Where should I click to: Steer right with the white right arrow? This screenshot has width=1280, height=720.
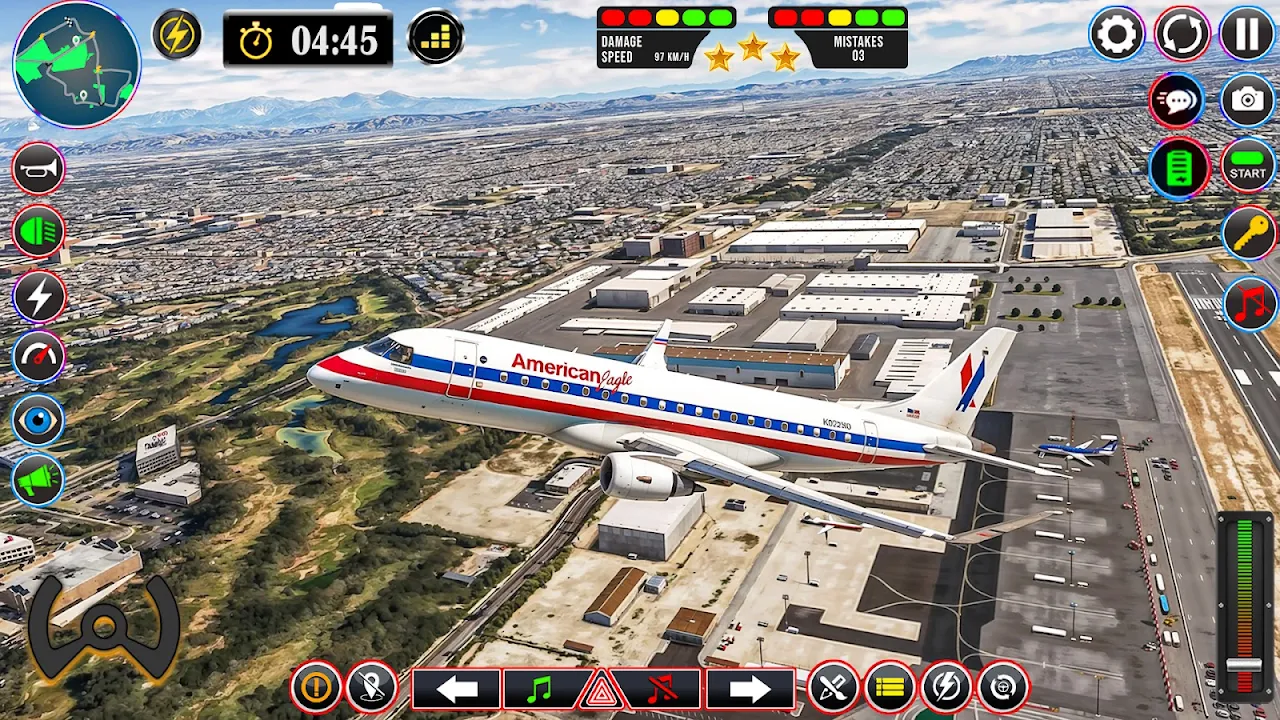pos(750,689)
